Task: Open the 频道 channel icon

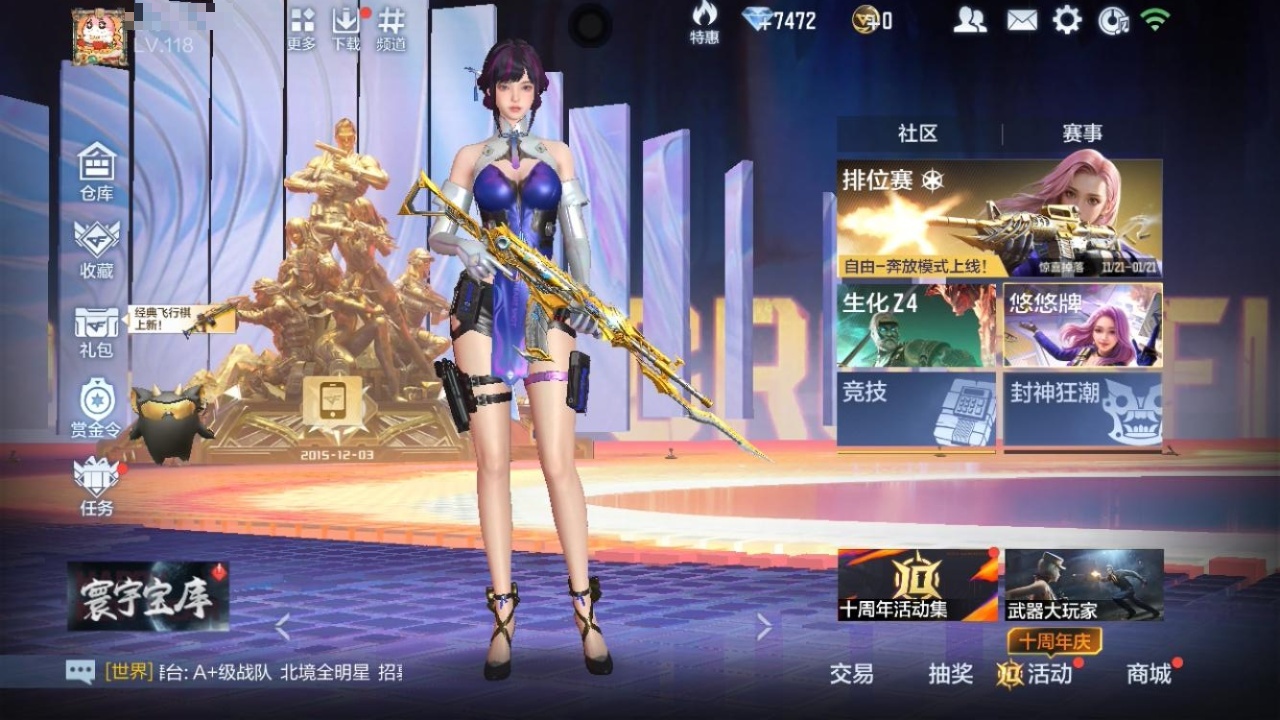Action: click(x=391, y=29)
